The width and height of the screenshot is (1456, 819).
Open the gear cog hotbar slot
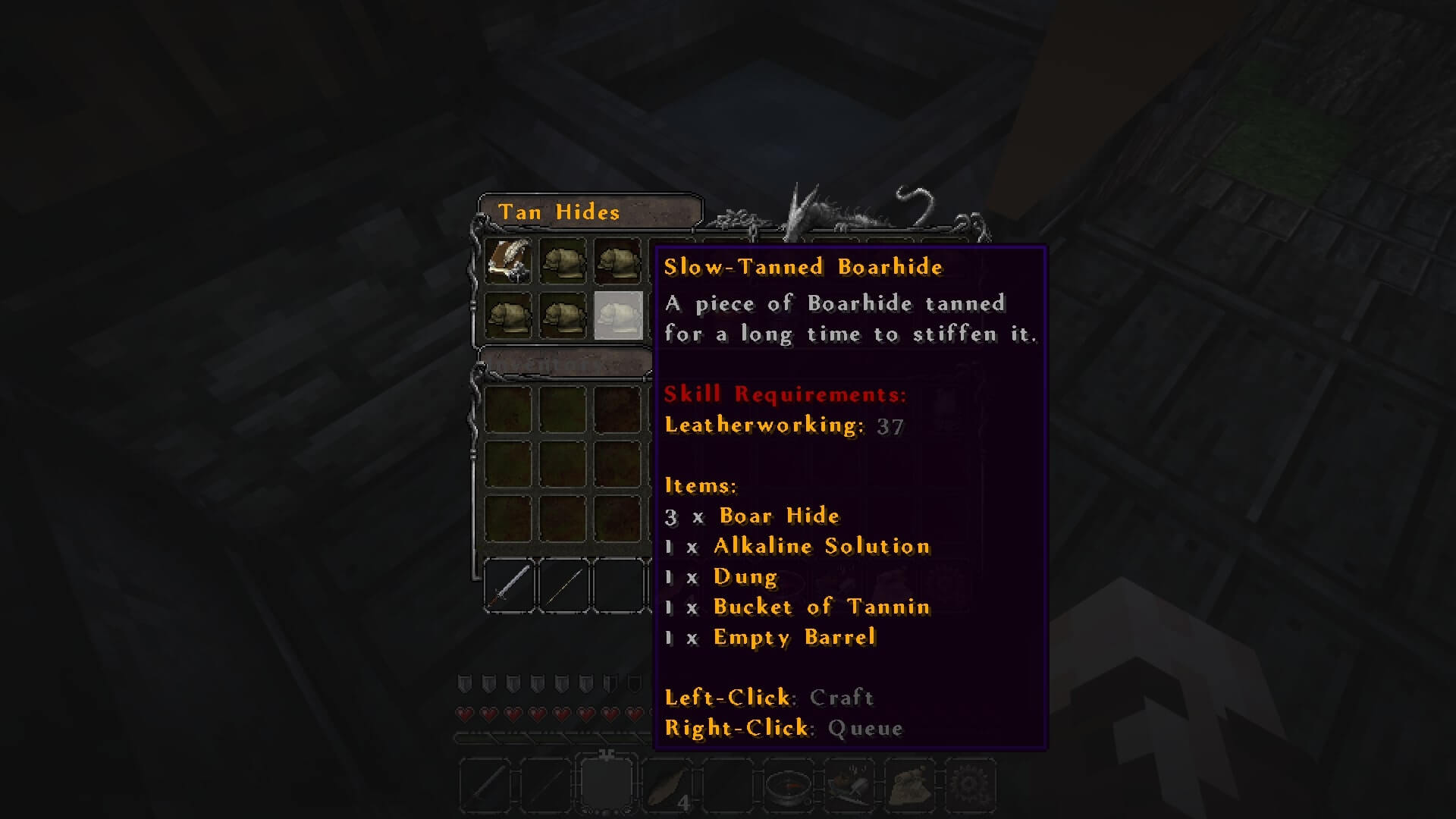pyautogui.click(x=970, y=786)
